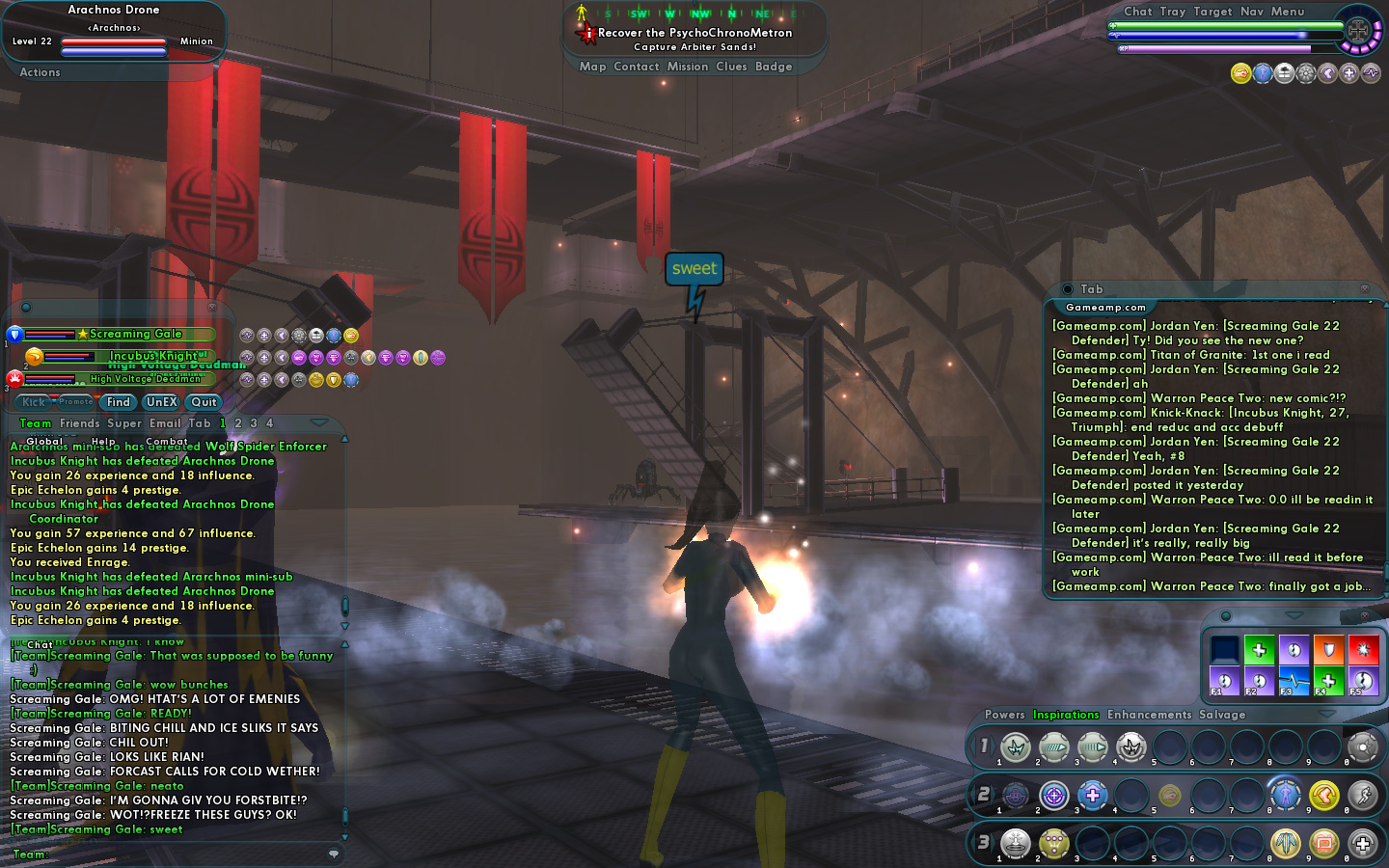Open the Clues list
The height and width of the screenshot is (868, 1389).
pos(731,67)
